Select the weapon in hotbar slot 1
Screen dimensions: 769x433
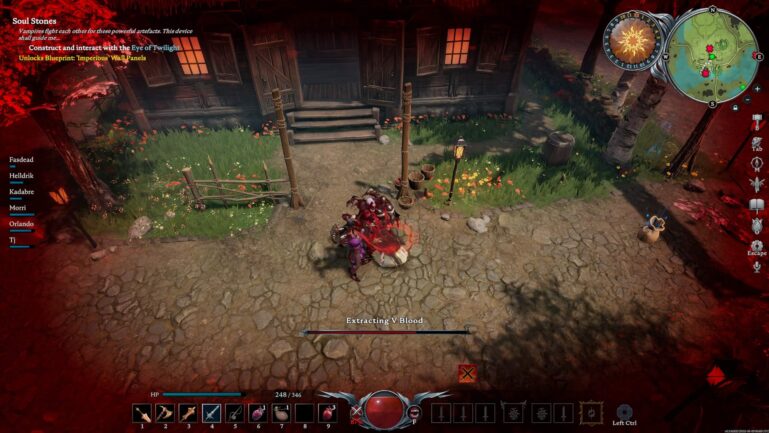142,412
